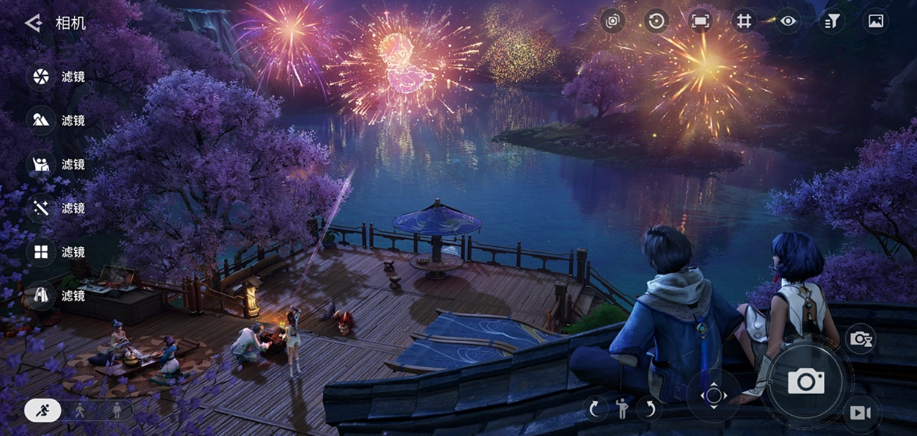The image size is (917, 436).
Task: Select the running figure movement mode
Action: [x=42, y=409]
